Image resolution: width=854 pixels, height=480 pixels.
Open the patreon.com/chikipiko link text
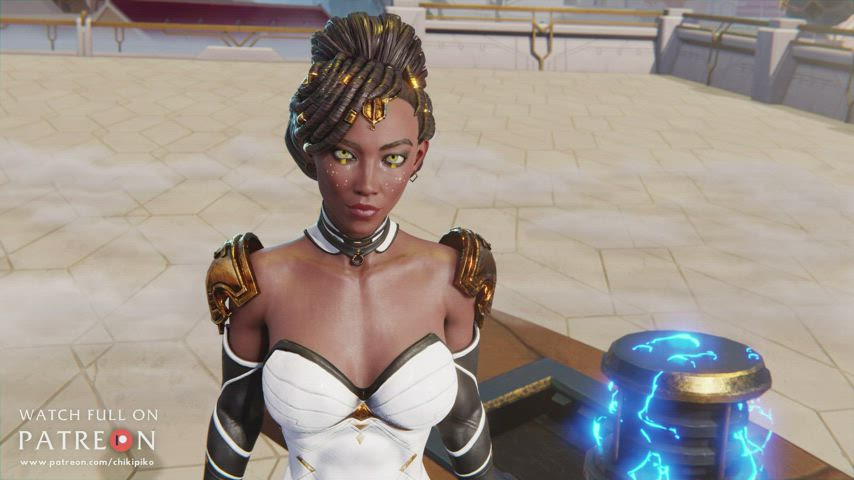87,462
